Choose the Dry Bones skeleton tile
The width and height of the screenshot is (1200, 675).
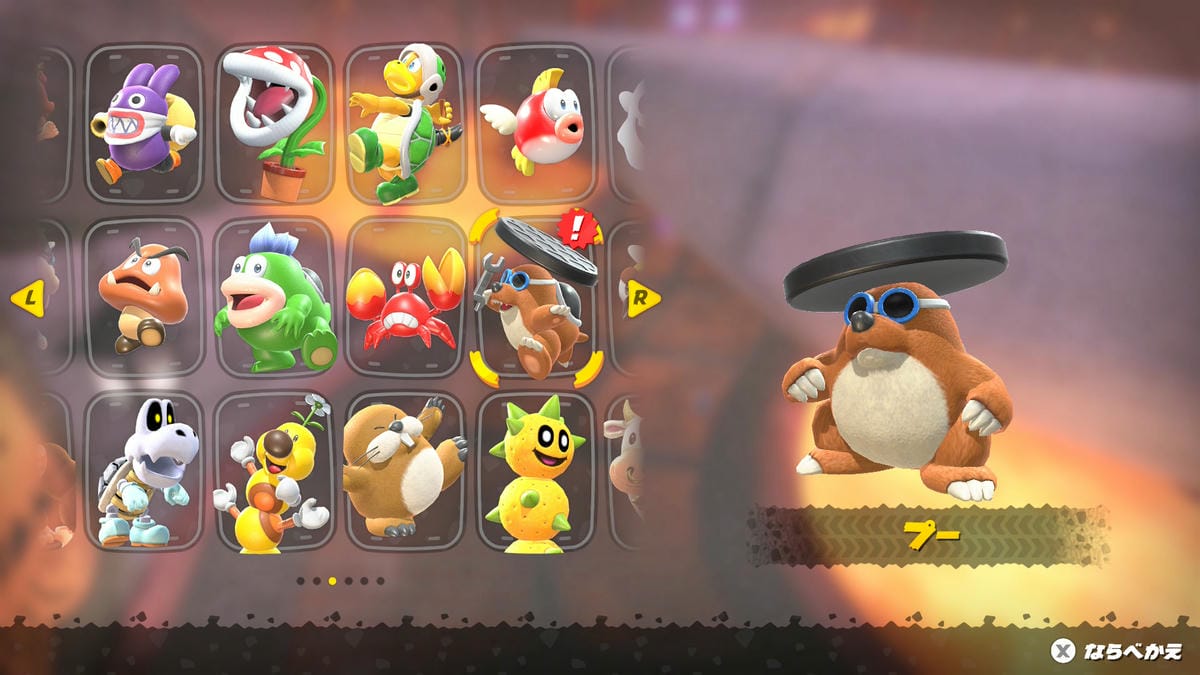click(x=144, y=471)
